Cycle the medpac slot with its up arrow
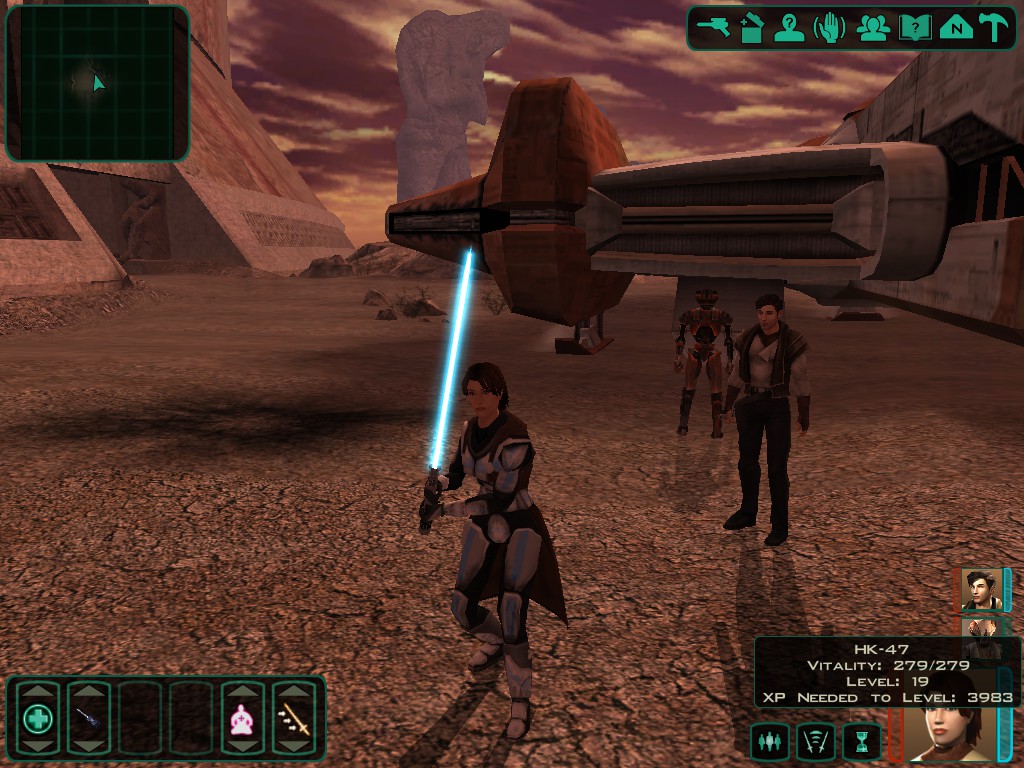The width and height of the screenshot is (1024, 768). coord(38,691)
